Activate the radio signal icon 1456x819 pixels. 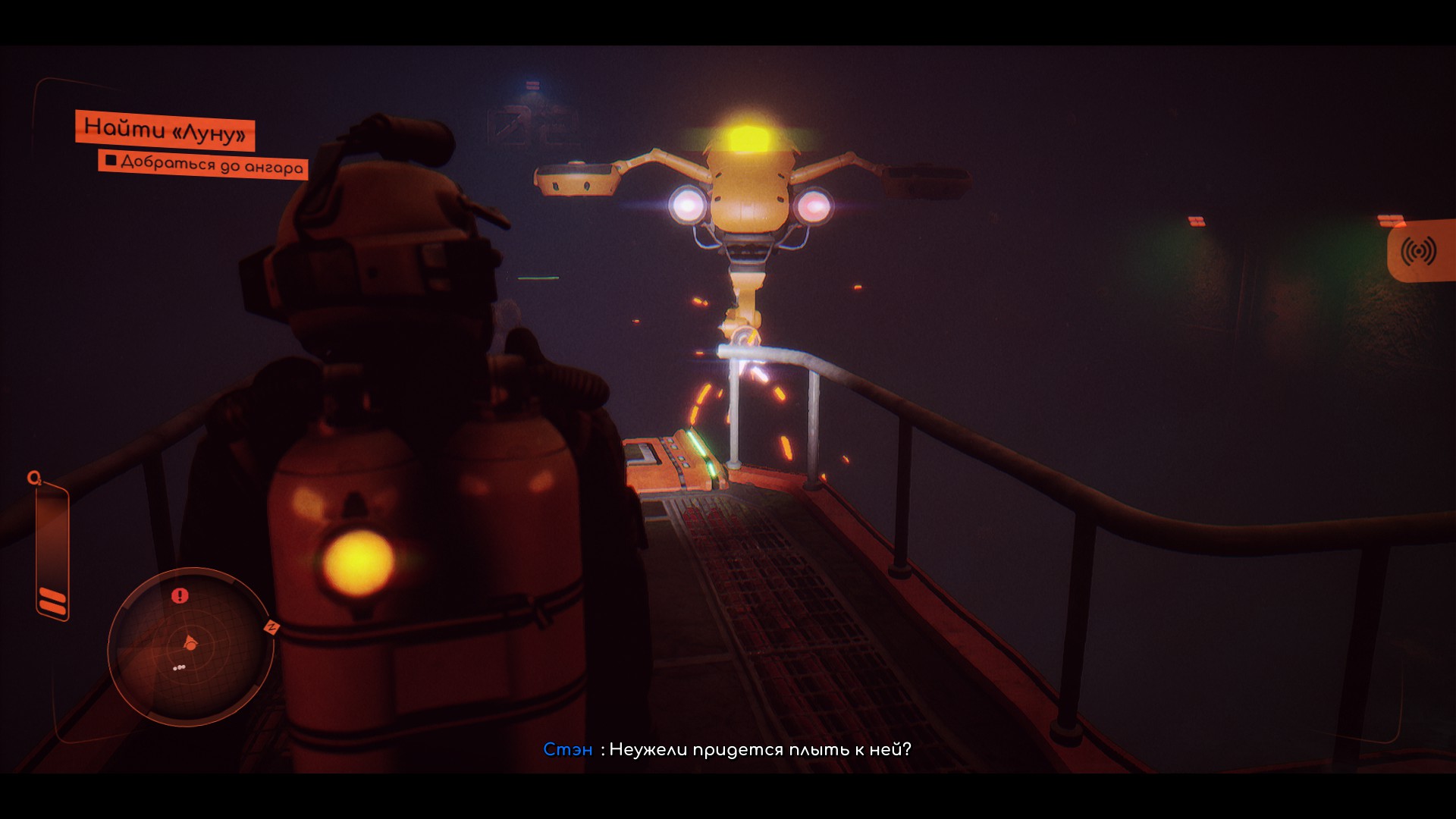pos(1418,251)
